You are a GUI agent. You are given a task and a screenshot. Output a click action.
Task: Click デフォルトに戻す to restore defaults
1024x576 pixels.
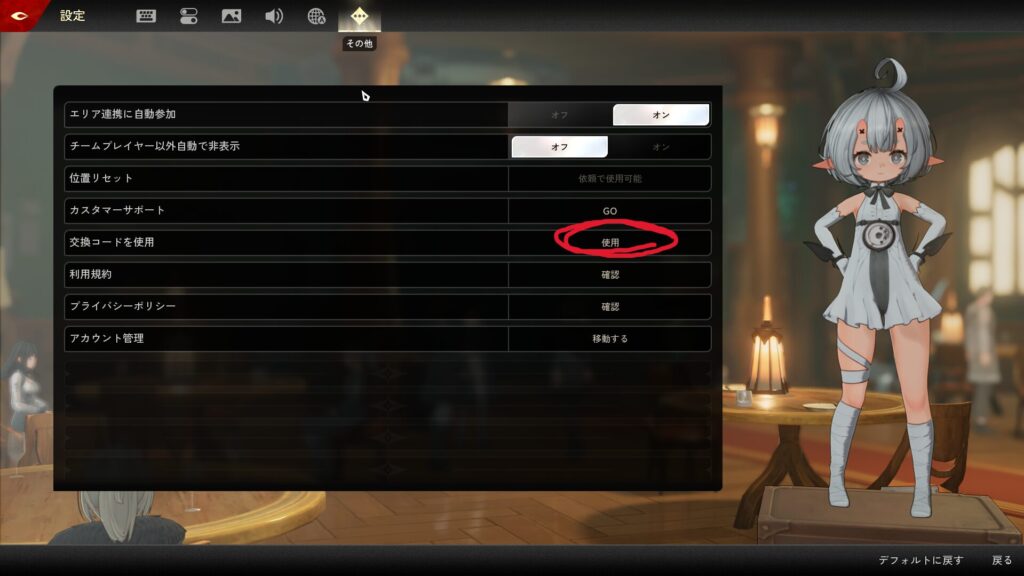click(921, 561)
